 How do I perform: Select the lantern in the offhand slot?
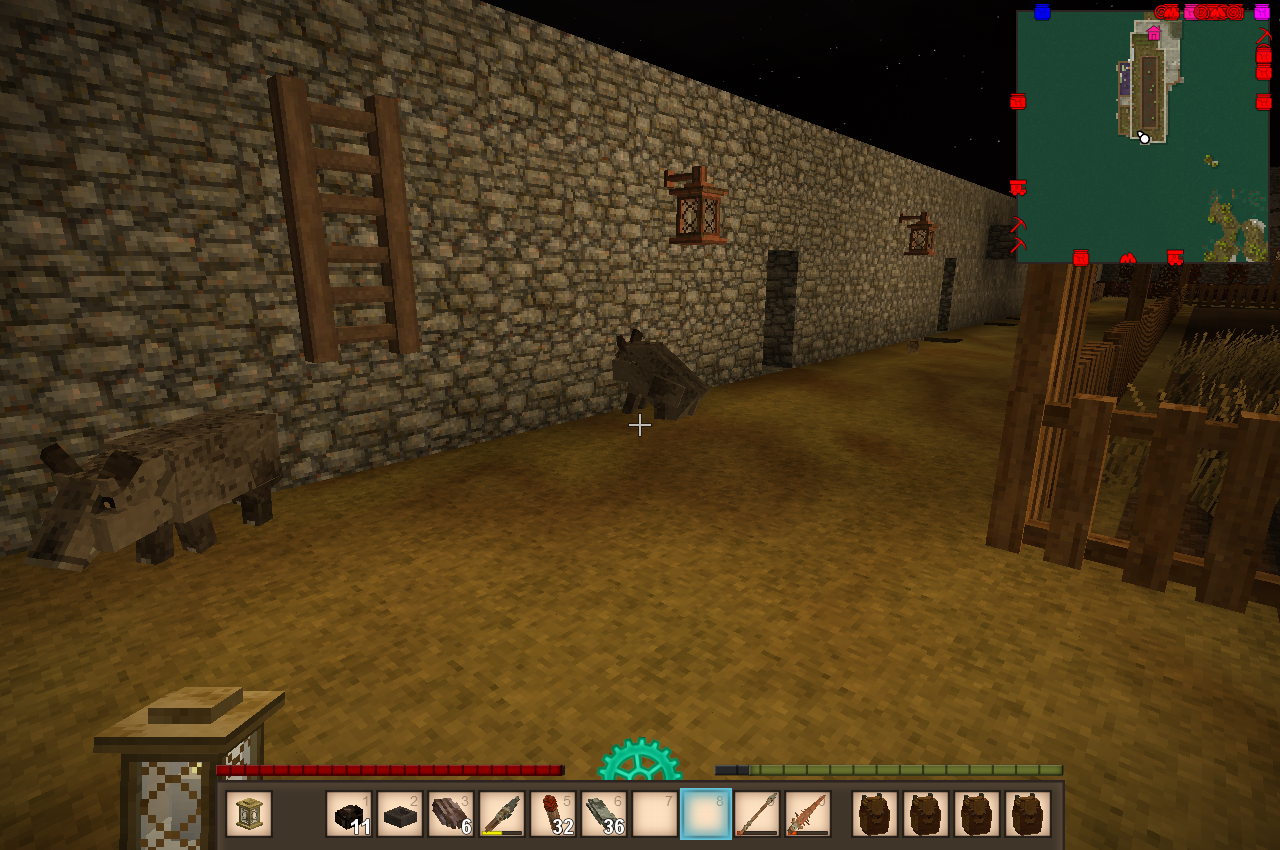[249, 814]
